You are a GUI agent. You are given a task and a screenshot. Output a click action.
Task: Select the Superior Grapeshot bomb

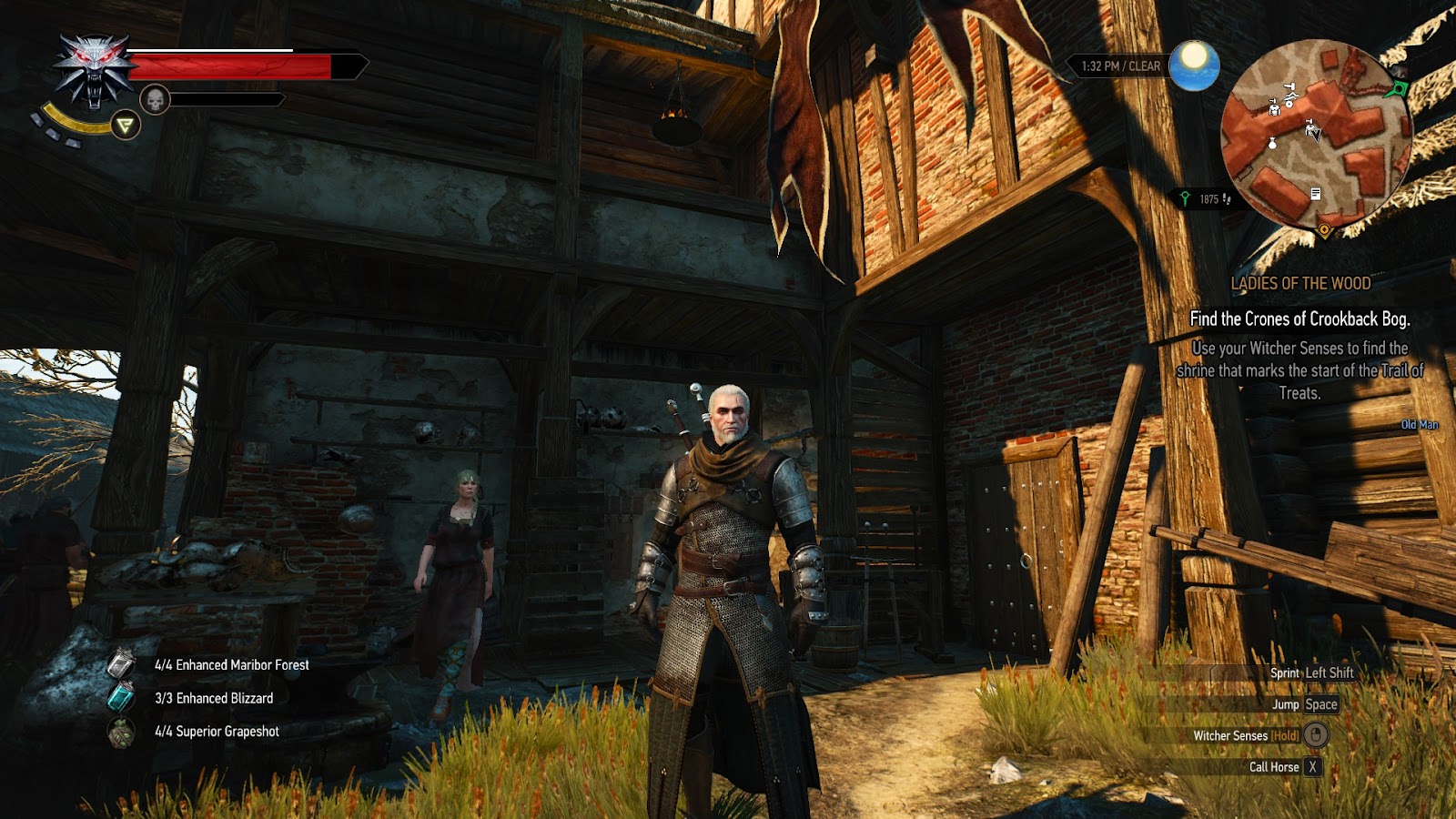click(121, 731)
